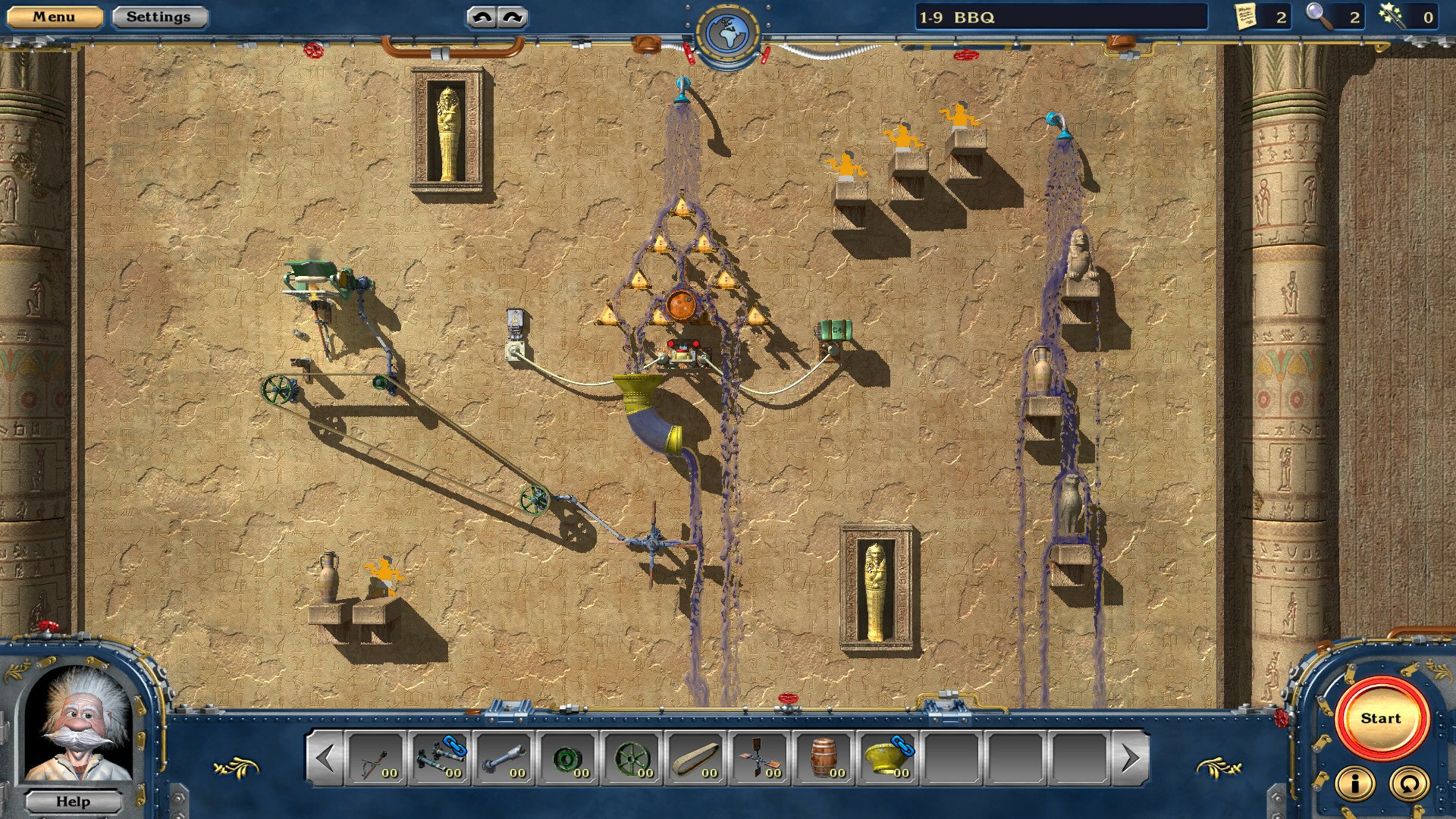This screenshot has height=819, width=1456.
Task: Pick the small green gear slot
Action: click(568, 758)
